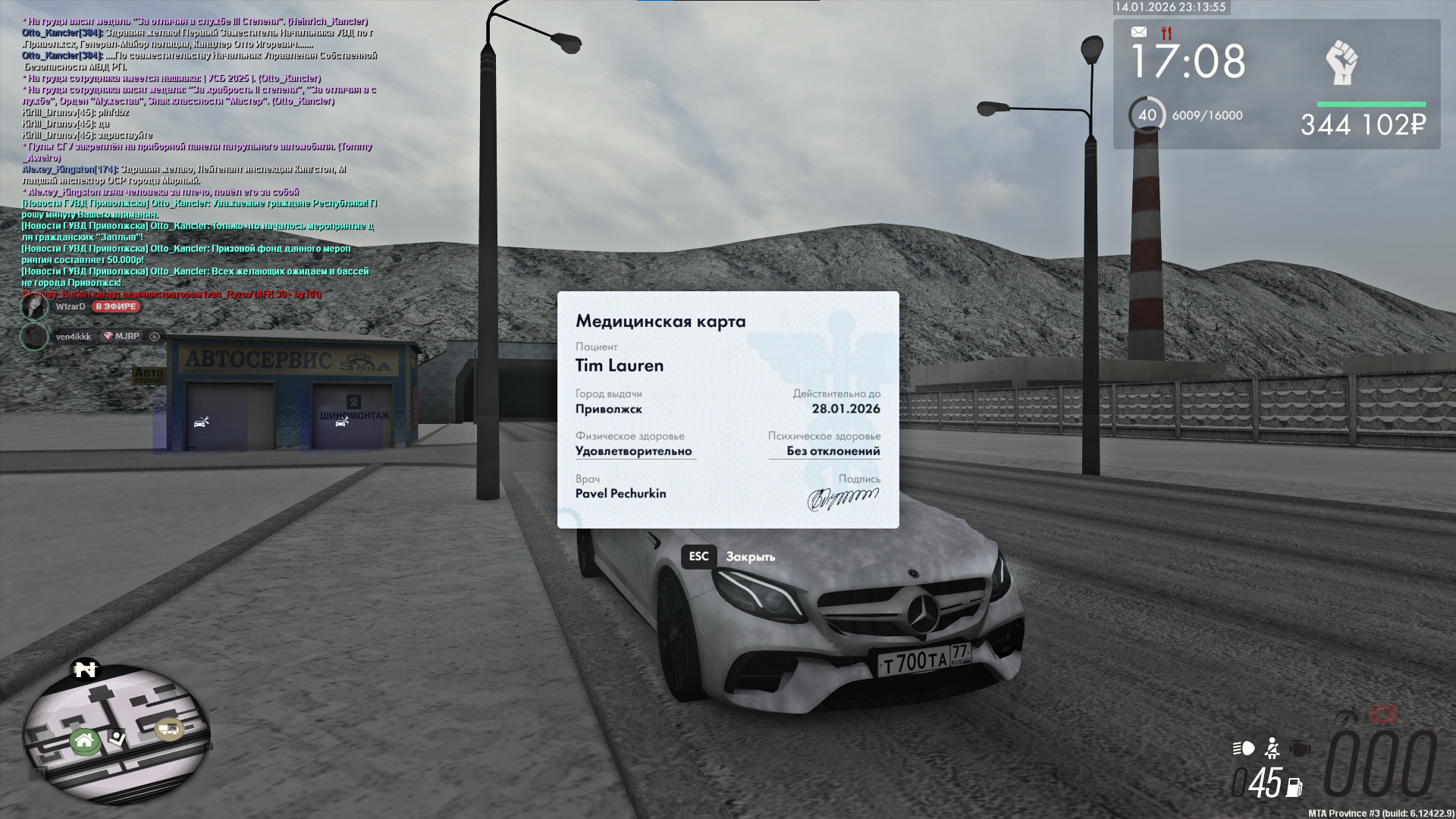
Task: Click the seatbelt indicator icon
Action: [x=1272, y=748]
